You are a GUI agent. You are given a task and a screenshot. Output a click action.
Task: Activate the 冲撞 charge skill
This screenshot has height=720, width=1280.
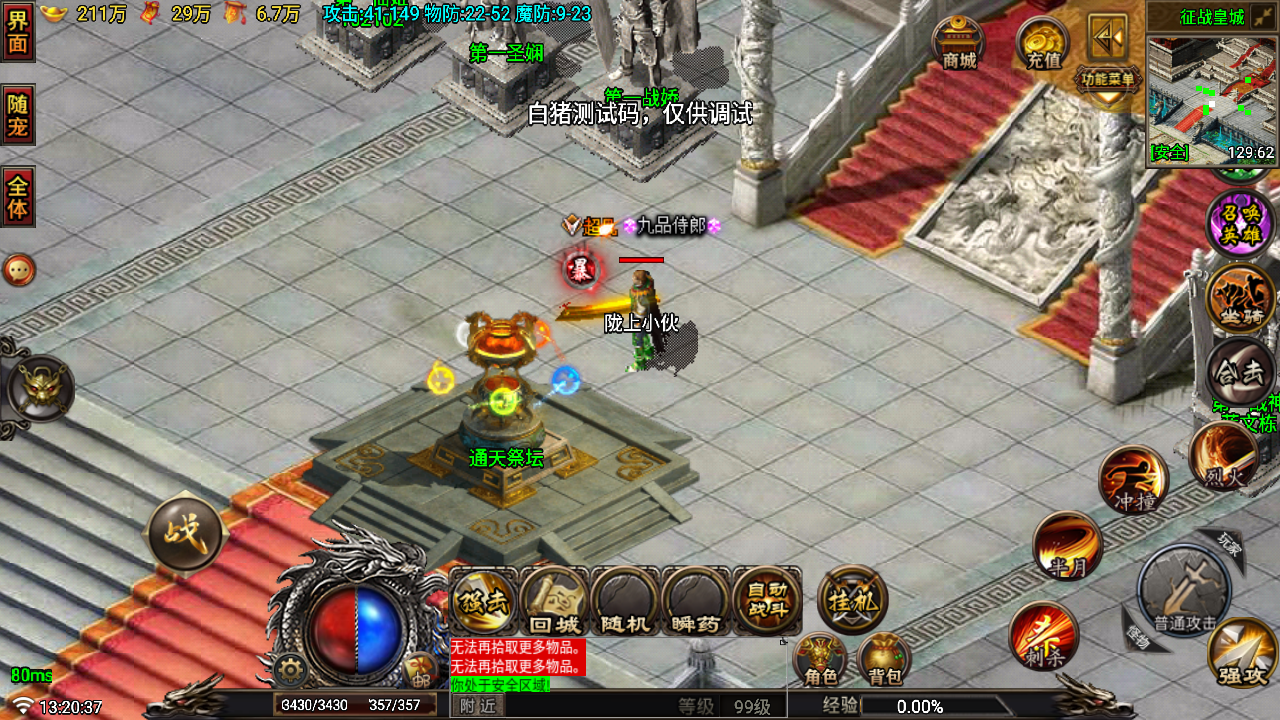point(1133,480)
